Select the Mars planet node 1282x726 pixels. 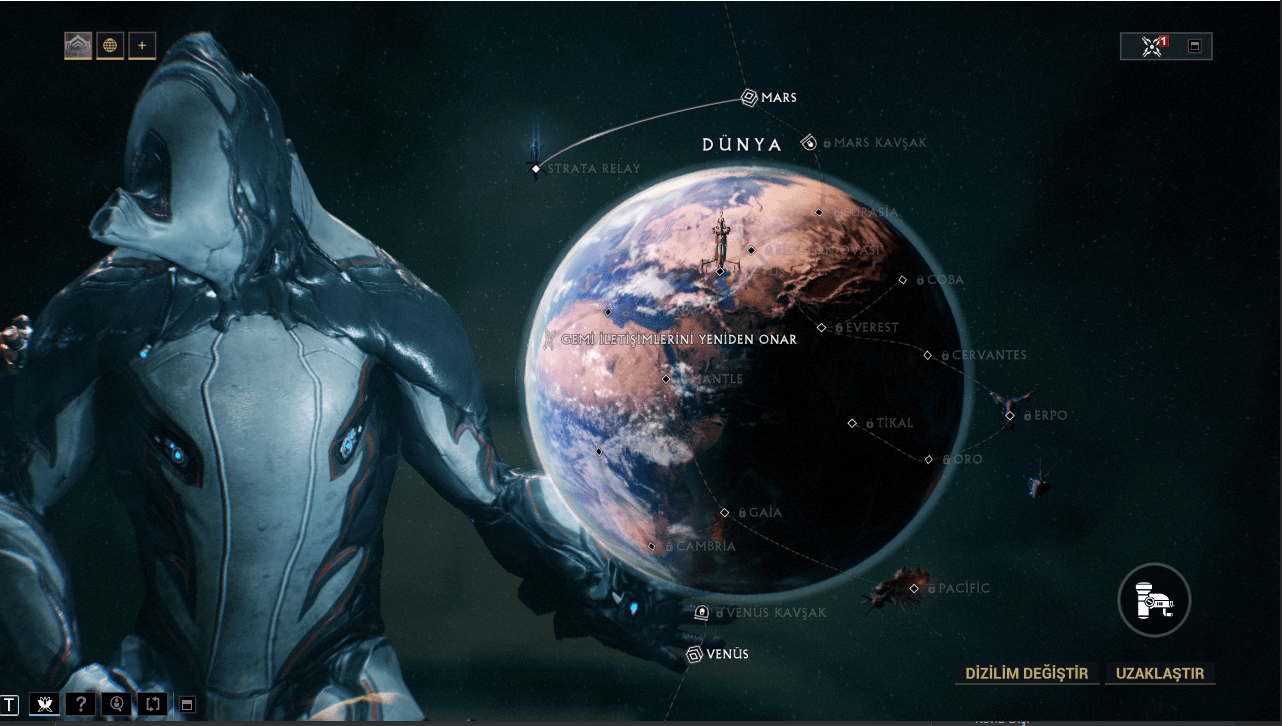pyautogui.click(x=749, y=97)
